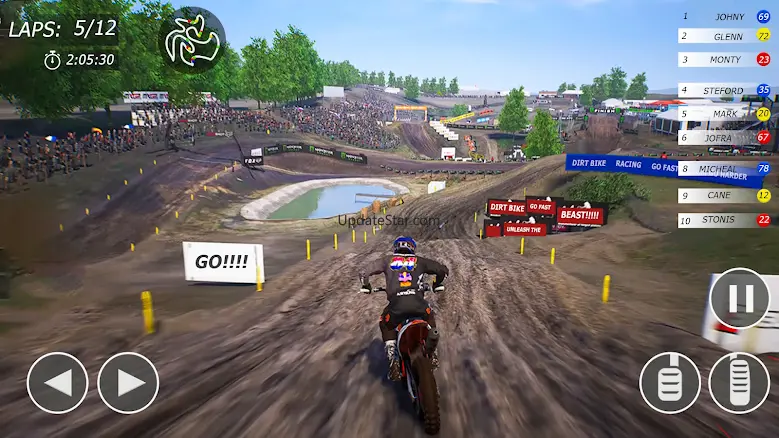779x438 pixels.
Task: Select Mark's row in the standings
Action: tap(725, 113)
